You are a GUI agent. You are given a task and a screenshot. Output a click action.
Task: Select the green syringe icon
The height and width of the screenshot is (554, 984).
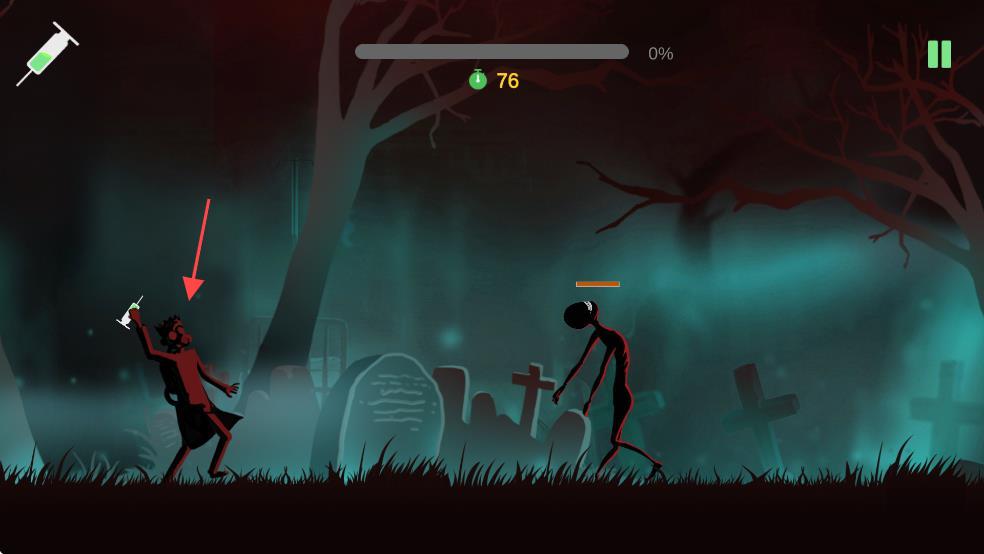pos(46,54)
